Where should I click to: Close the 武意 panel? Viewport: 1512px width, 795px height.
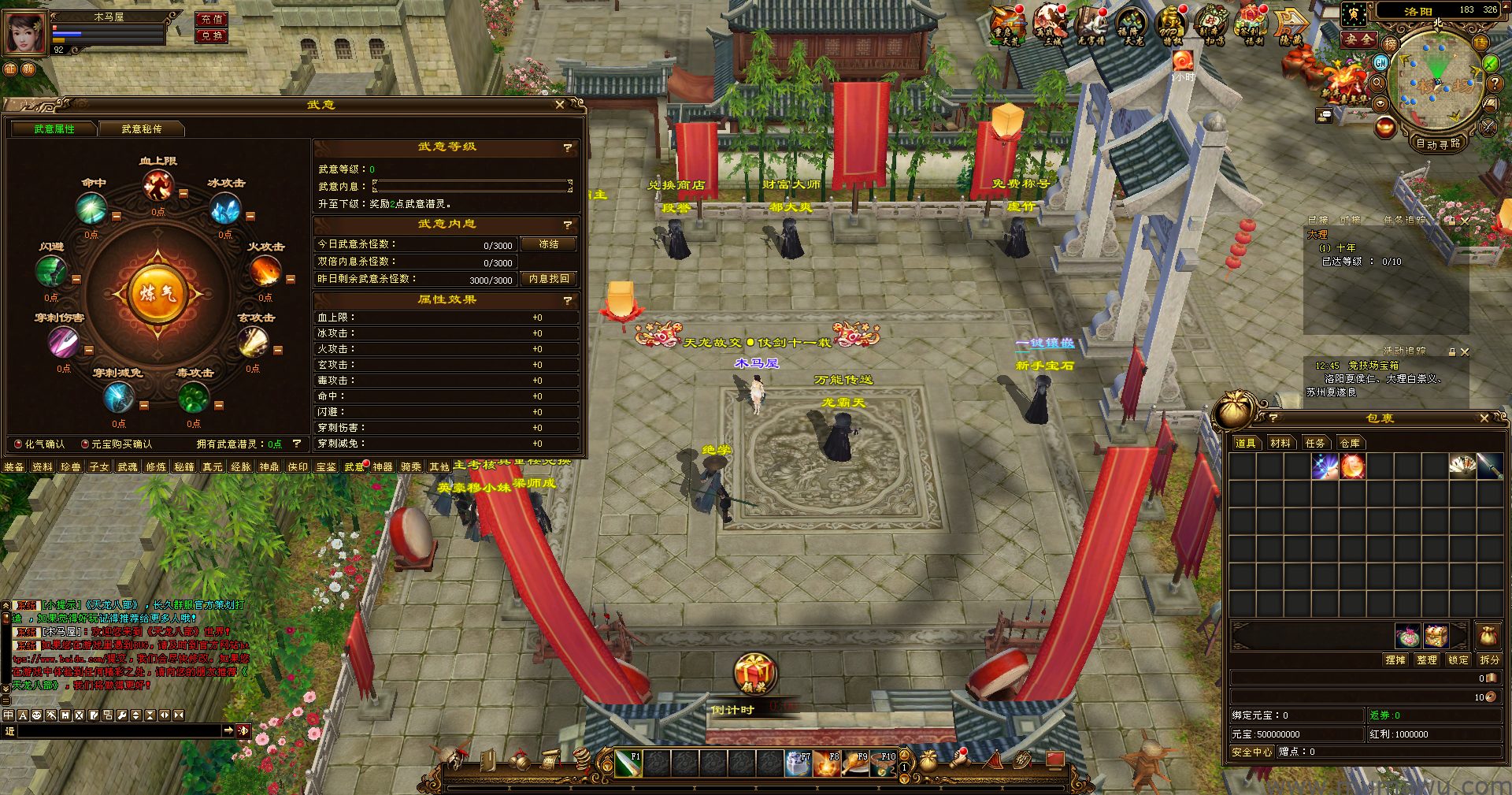coord(560,105)
